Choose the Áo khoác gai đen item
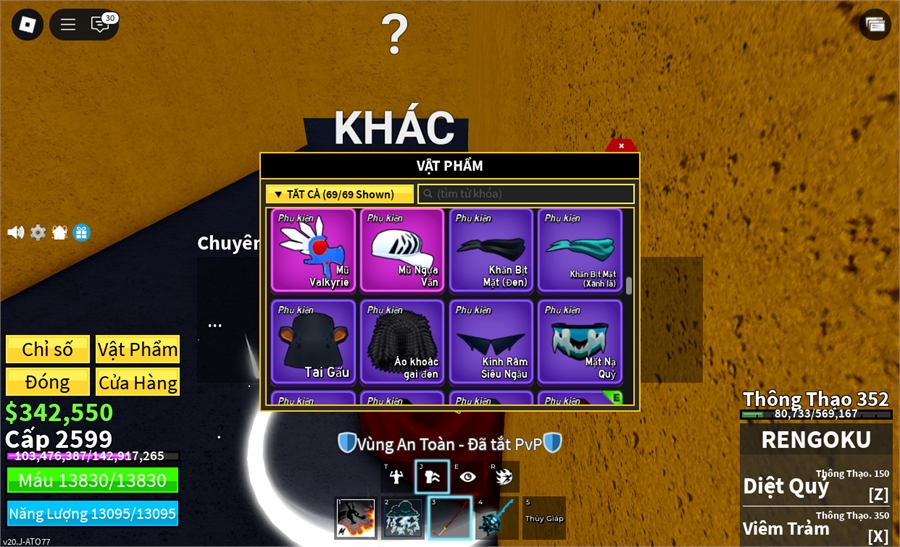Image resolution: width=900 pixels, height=547 pixels. (x=401, y=342)
